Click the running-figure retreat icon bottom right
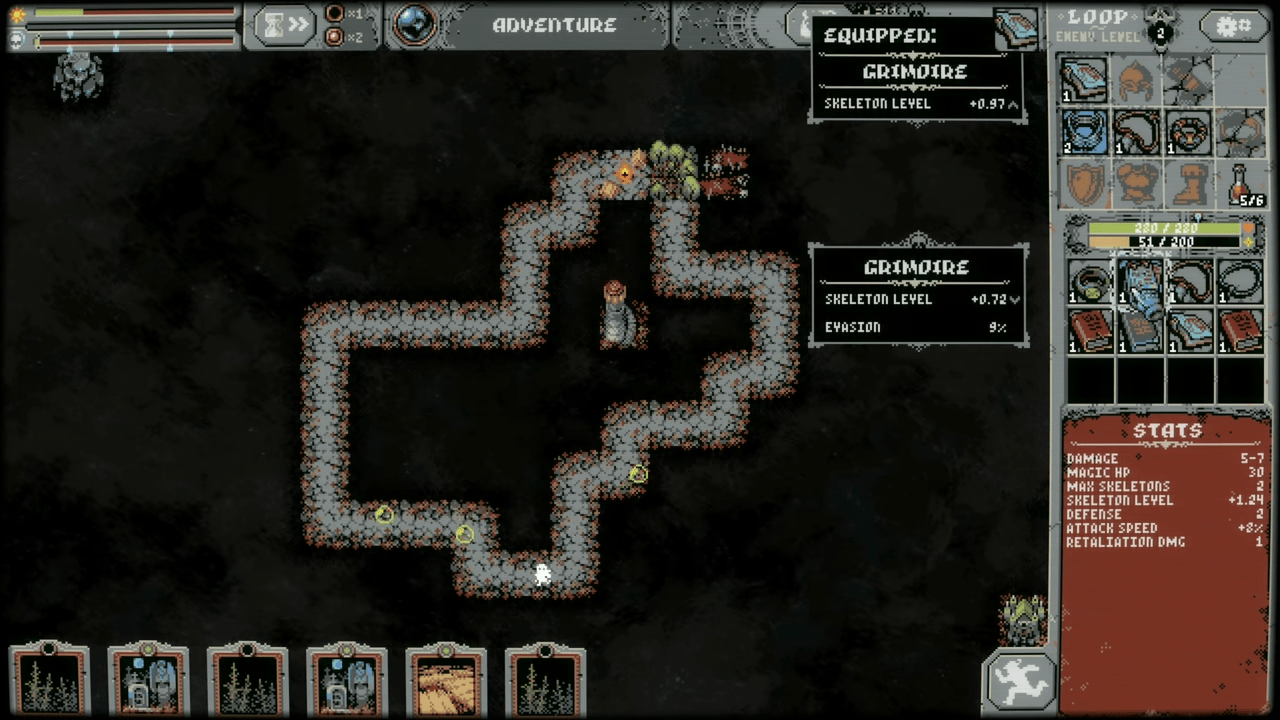This screenshot has width=1280, height=720. (1019, 679)
